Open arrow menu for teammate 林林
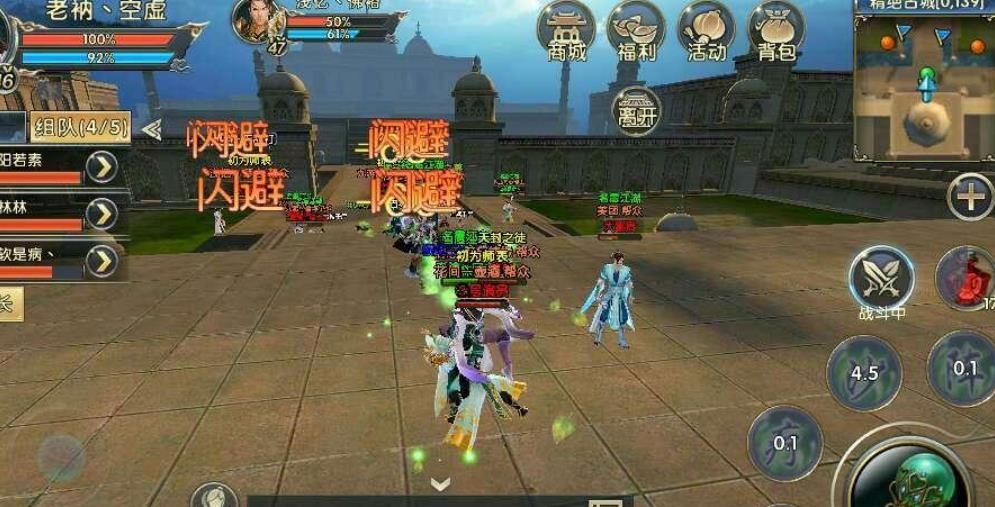This screenshot has height=507, width=995. (101, 214)
